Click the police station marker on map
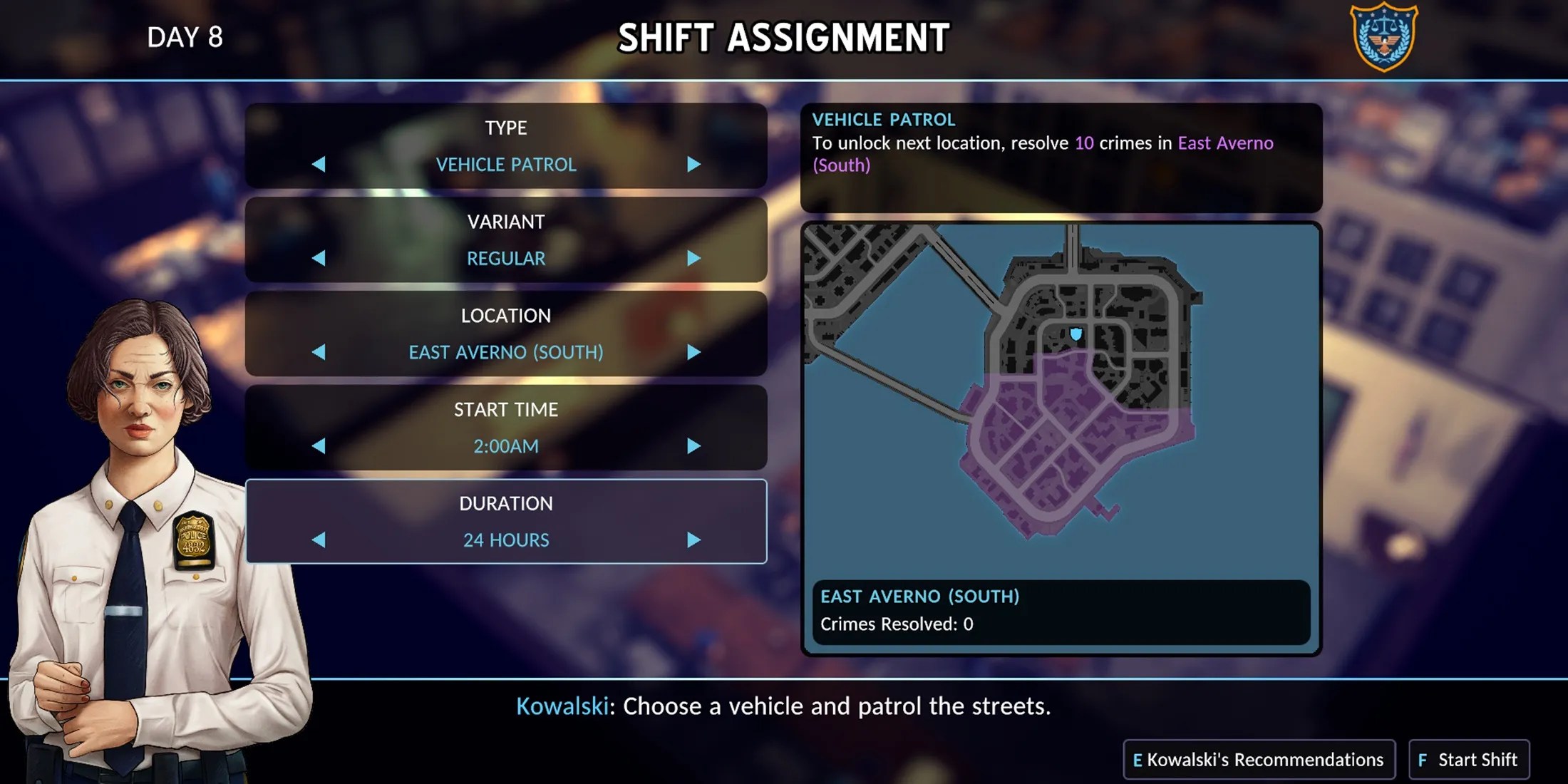This screenshot has width=1568, height=784. 1076,334
